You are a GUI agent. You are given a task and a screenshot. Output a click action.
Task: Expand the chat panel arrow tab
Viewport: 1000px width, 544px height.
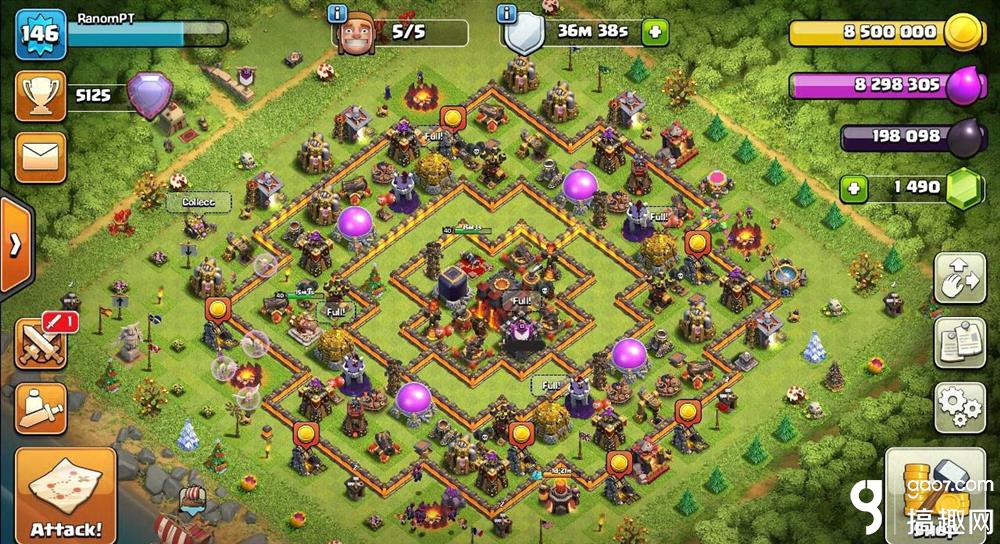coord(15,245)
